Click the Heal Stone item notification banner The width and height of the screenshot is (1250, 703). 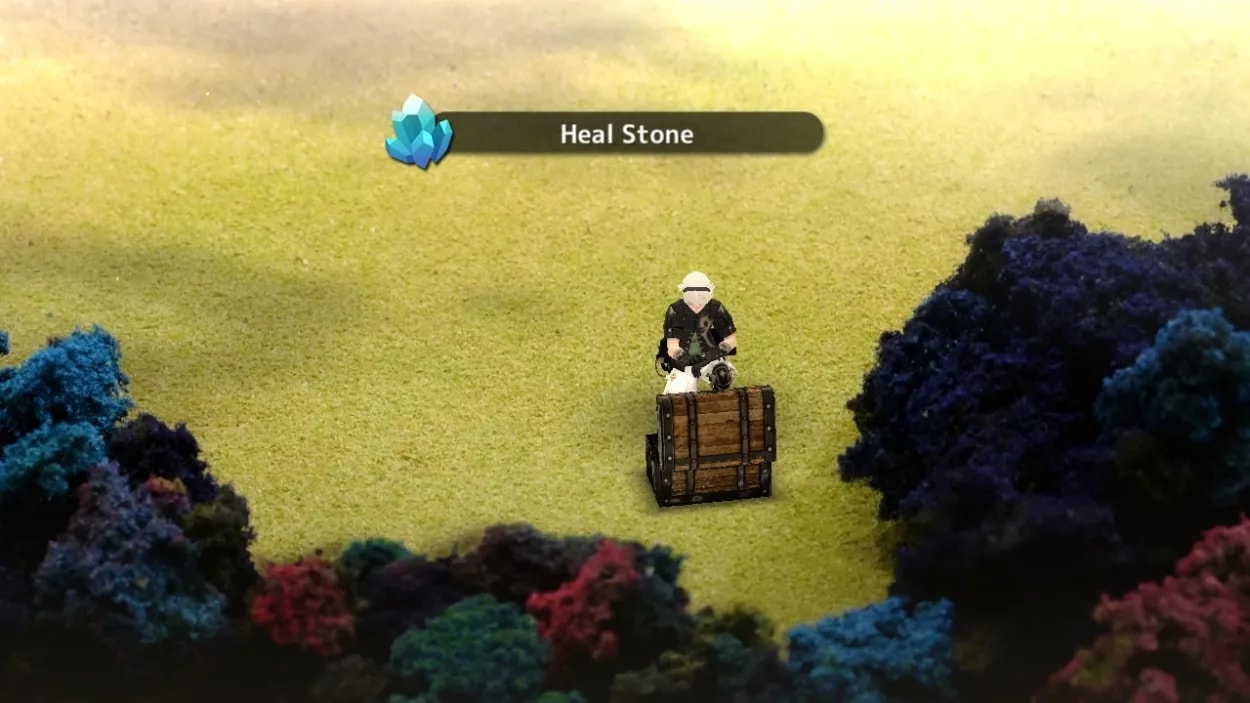627,133
